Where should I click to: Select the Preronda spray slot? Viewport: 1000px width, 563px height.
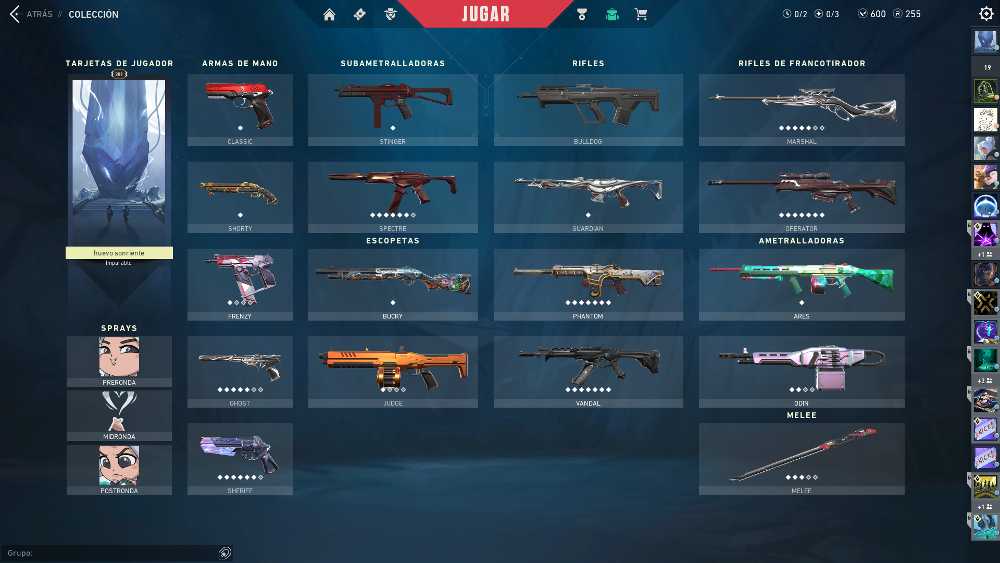119,358
